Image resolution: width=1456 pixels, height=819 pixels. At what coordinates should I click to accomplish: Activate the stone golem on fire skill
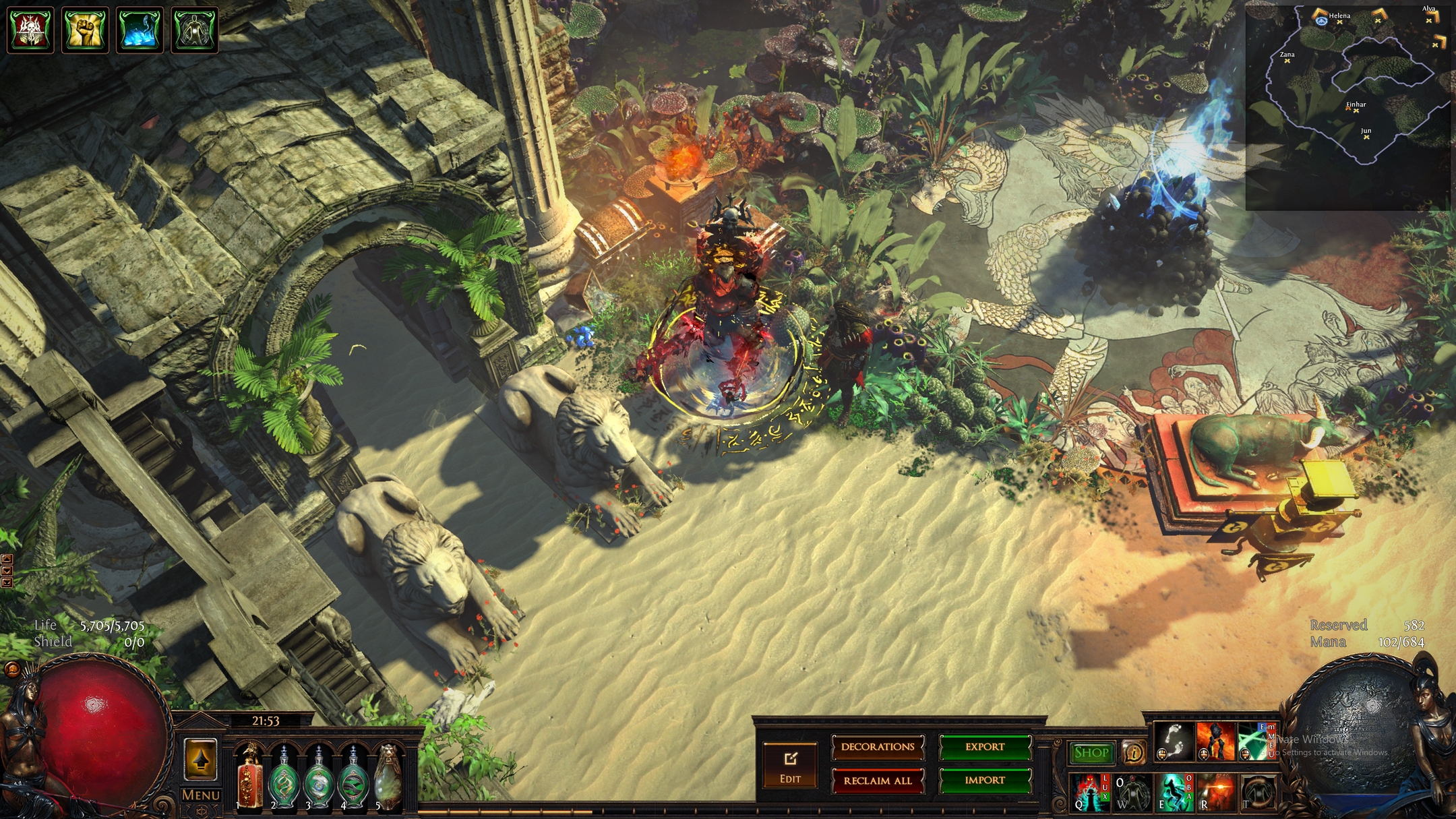point(1215,741)
